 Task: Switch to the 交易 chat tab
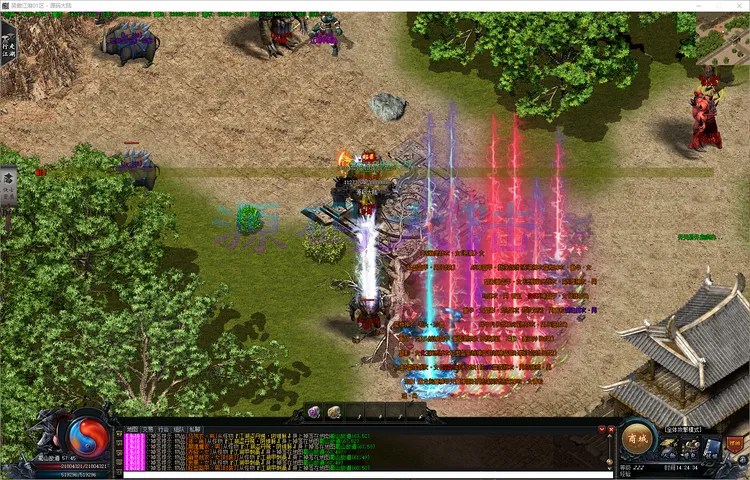pos(147,429)
